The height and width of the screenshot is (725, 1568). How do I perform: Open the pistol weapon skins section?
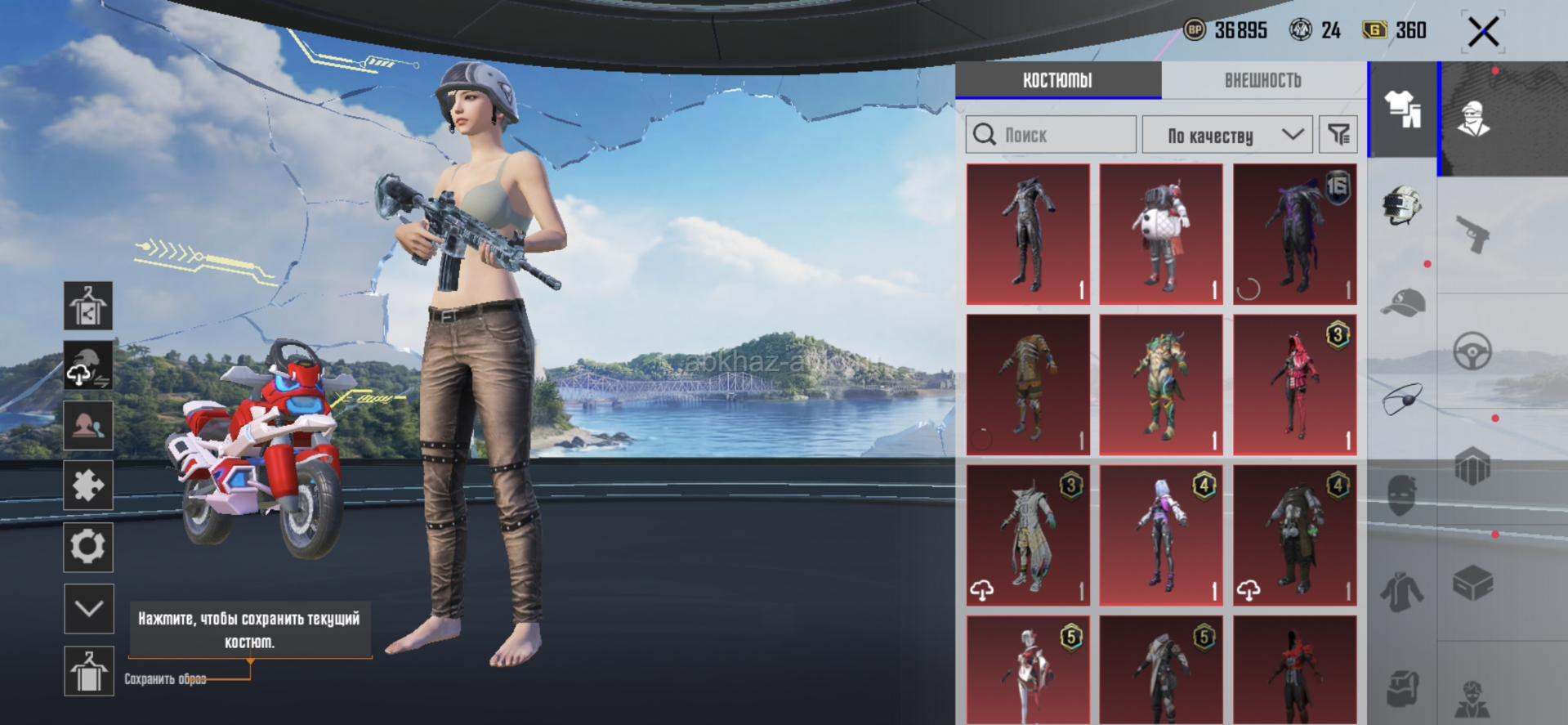tap(1473, 235)
